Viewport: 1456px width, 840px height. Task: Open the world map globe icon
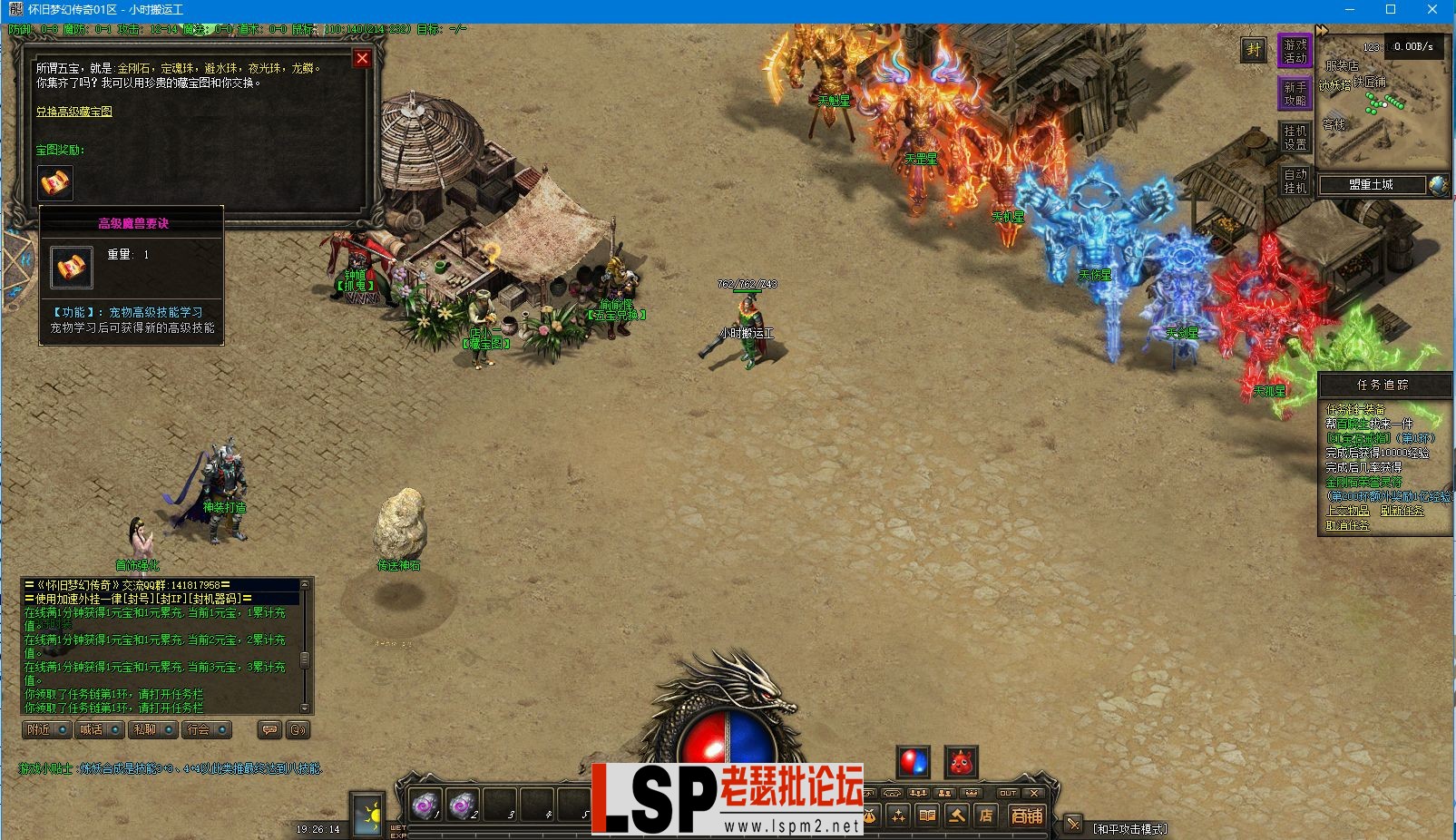[x=1438, y=185]
